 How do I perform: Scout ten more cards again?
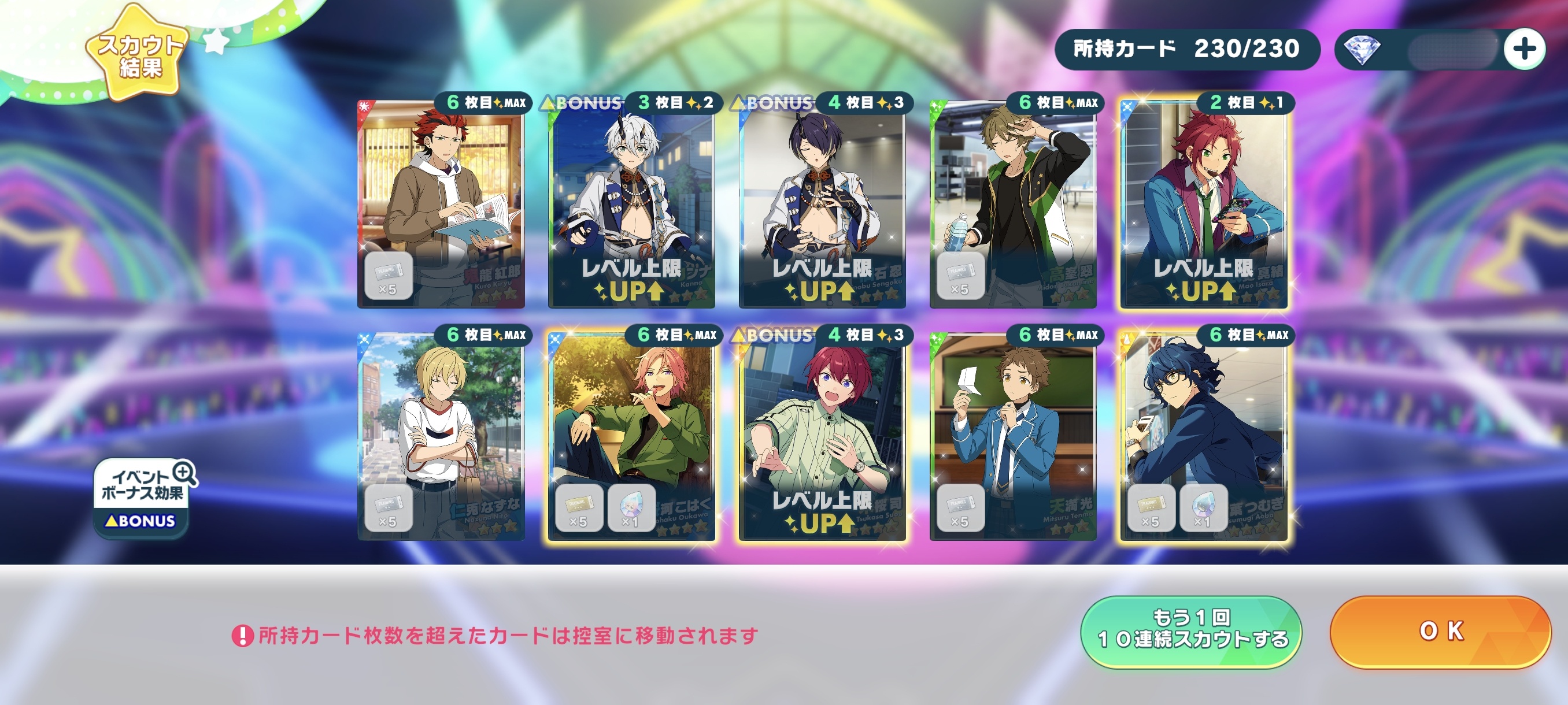pyautogui.click(x=1190, y=632)
